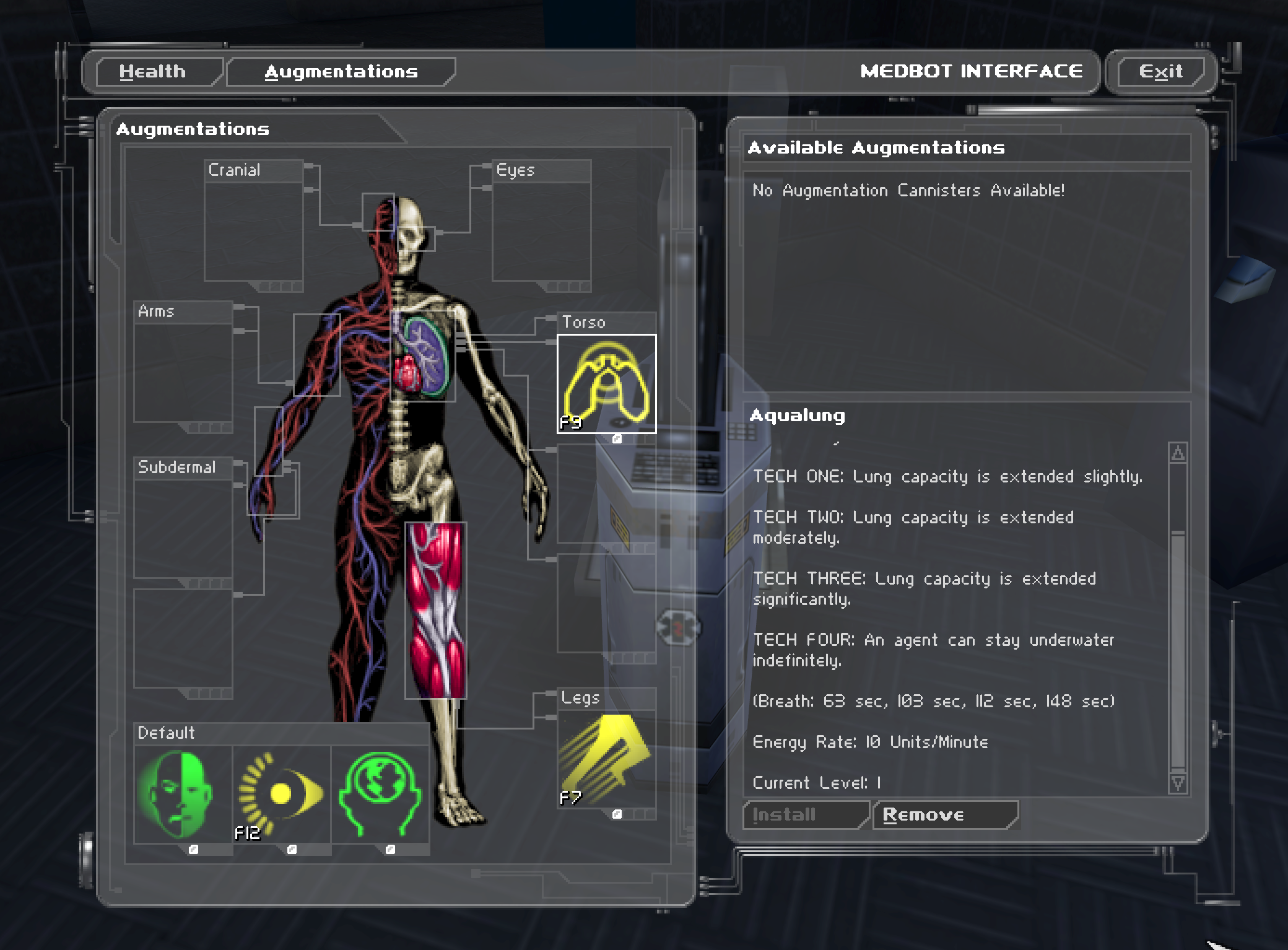Click the description scroll-down arrow
The width and height of the screenshot is (1288, 950).
1178,783
